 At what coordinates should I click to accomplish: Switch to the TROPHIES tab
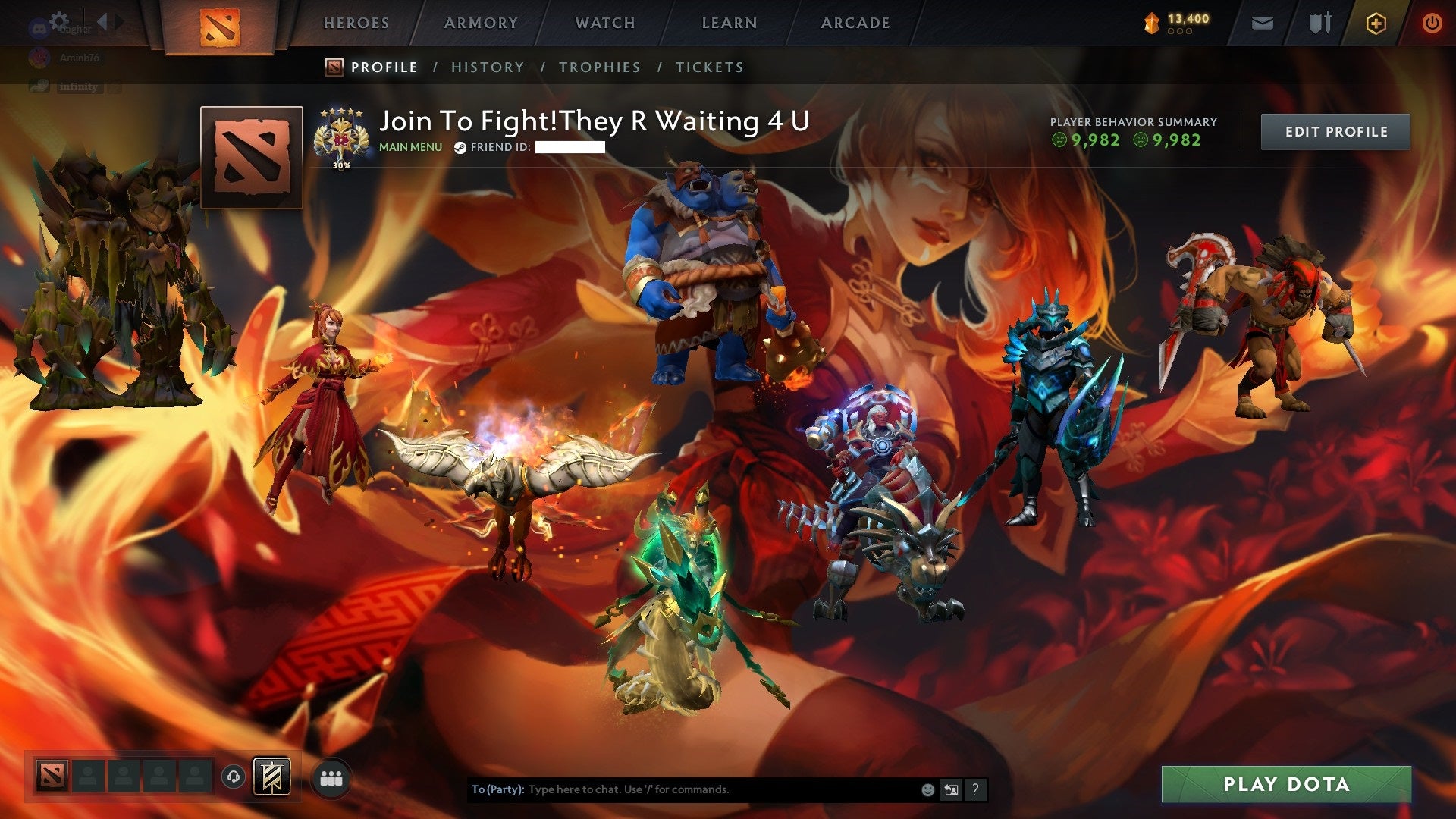click(599, 67)
